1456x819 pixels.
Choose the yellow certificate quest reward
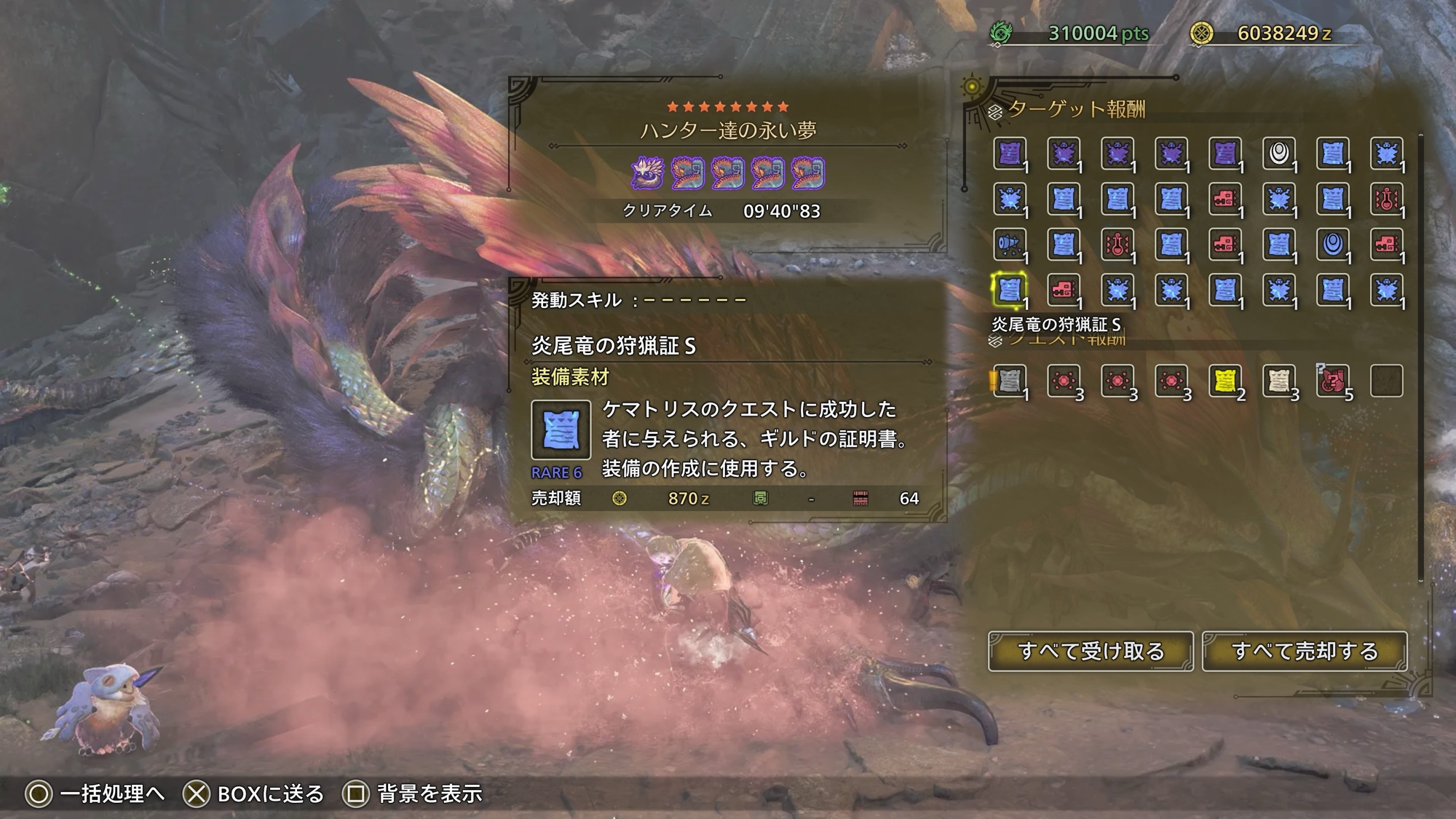coord(1224,381)
